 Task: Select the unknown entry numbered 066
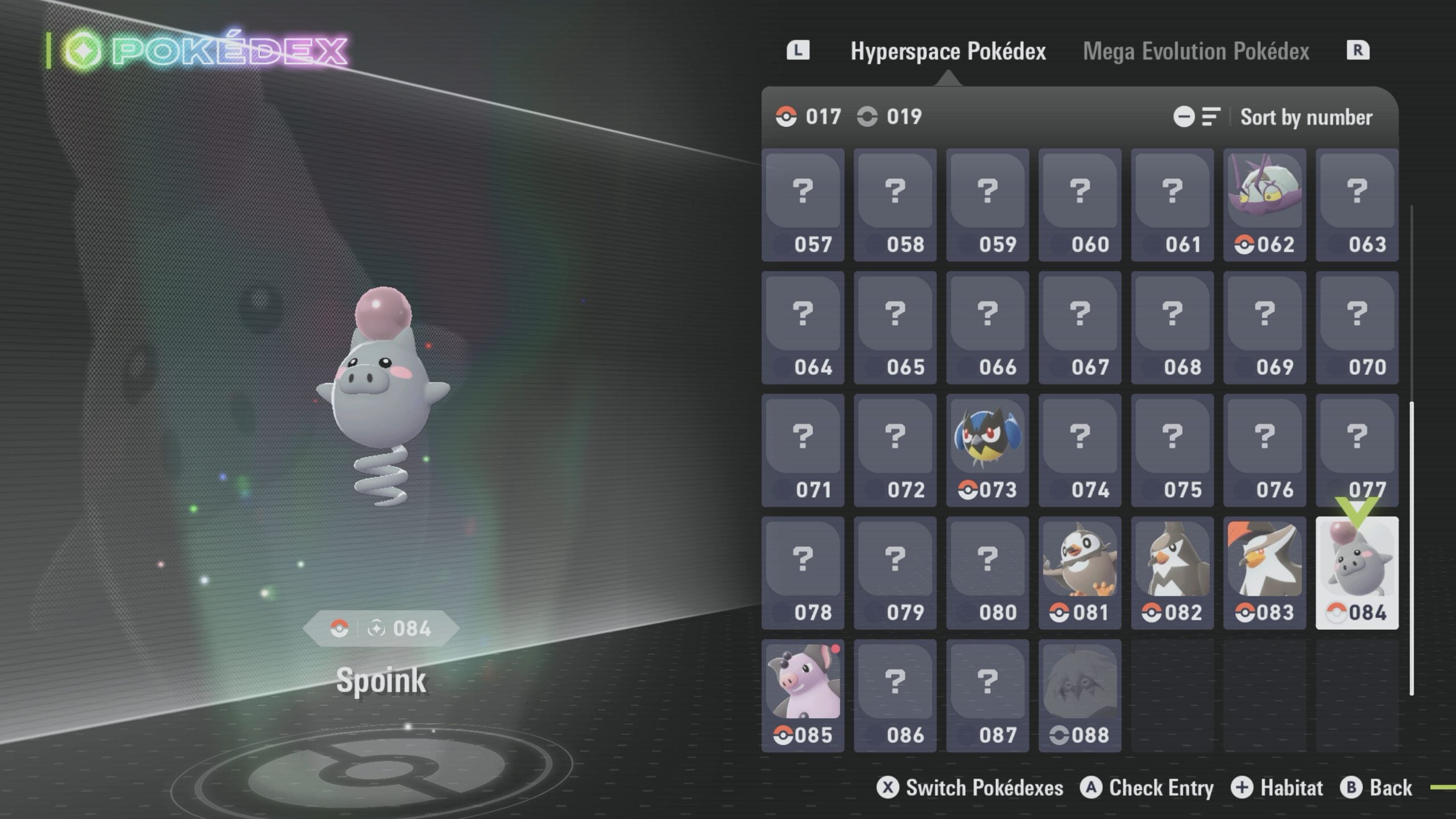[987, 328]
